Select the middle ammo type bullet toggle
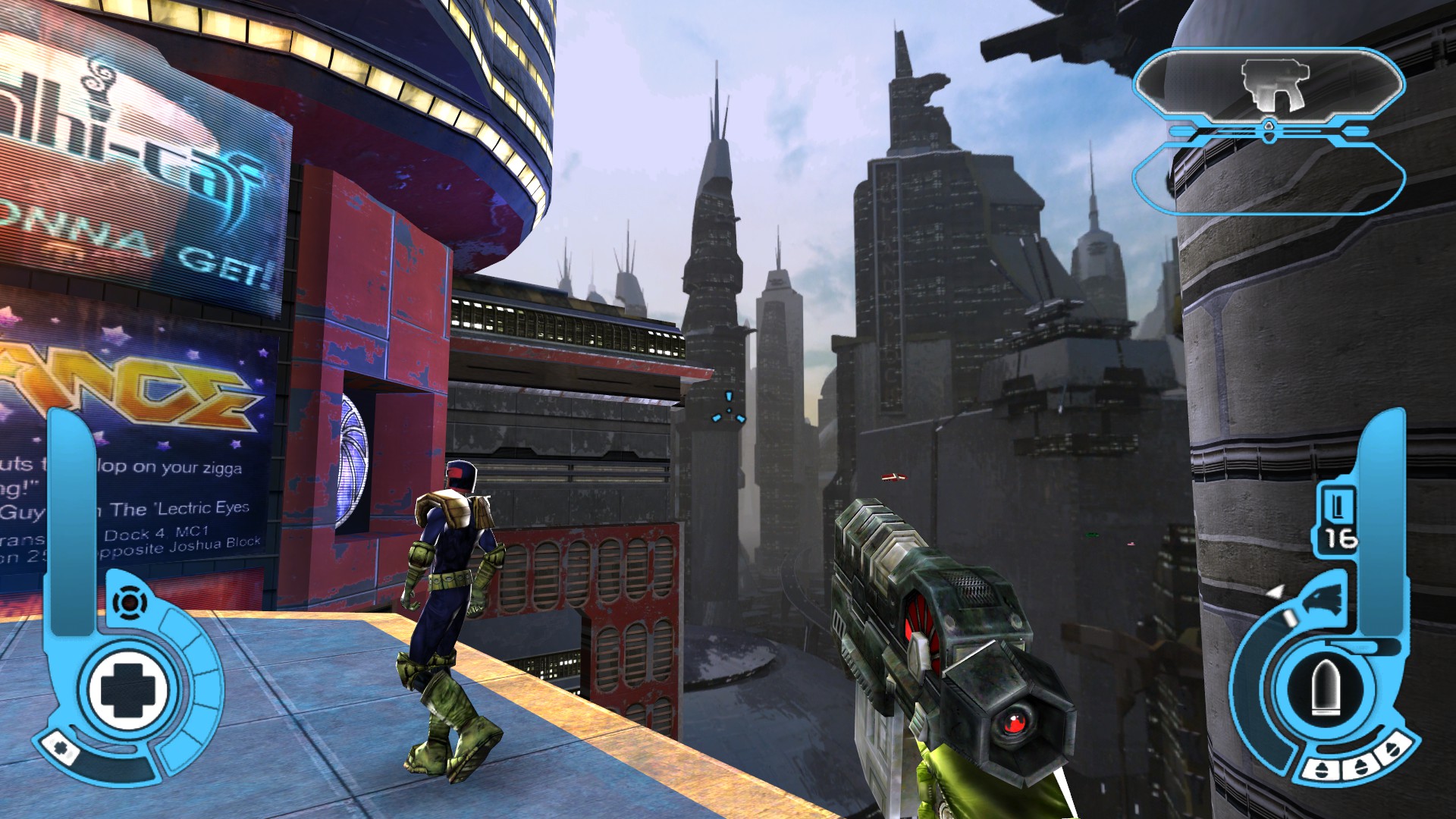 1360,767
